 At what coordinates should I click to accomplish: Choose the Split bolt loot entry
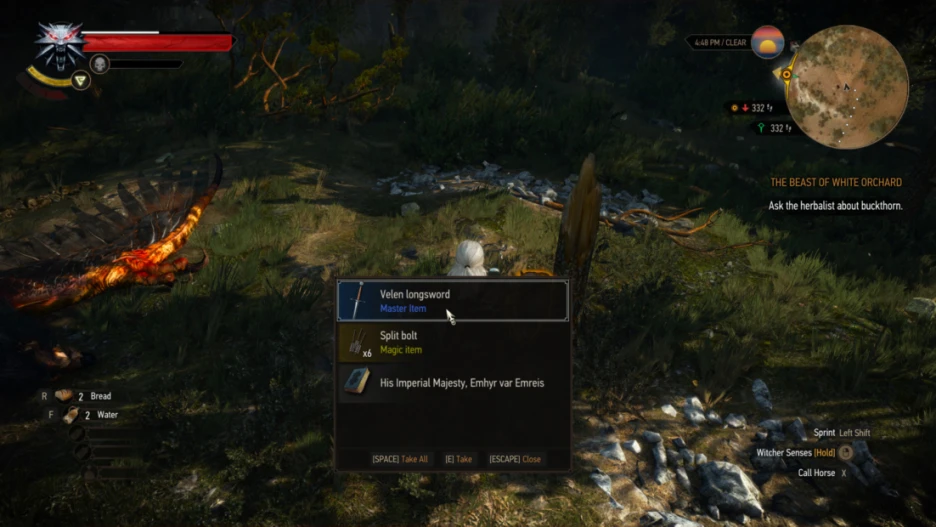click(x=452, y=343)
